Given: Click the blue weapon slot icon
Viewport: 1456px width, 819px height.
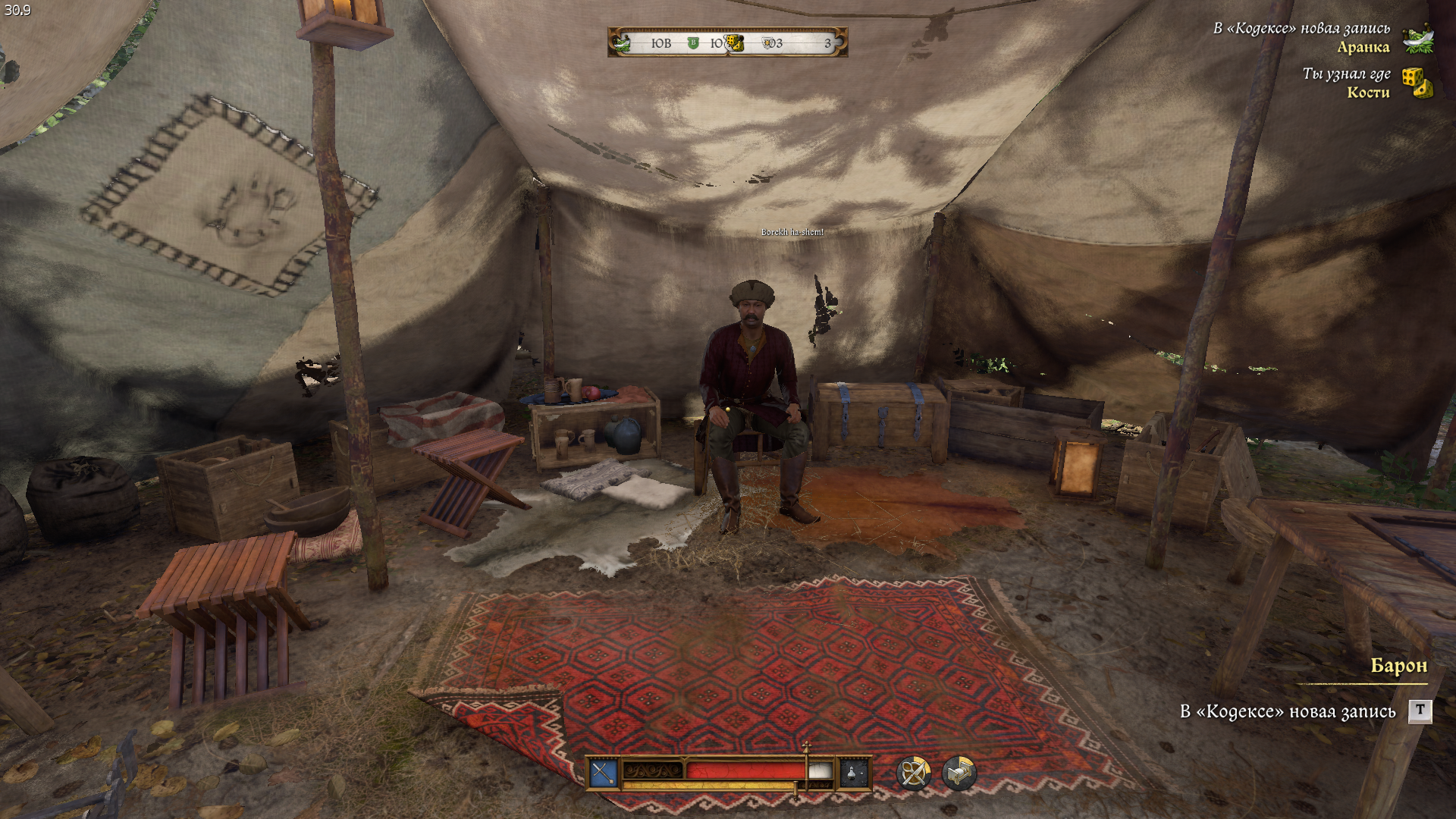Looking at the screenshot, I should 604,773.
